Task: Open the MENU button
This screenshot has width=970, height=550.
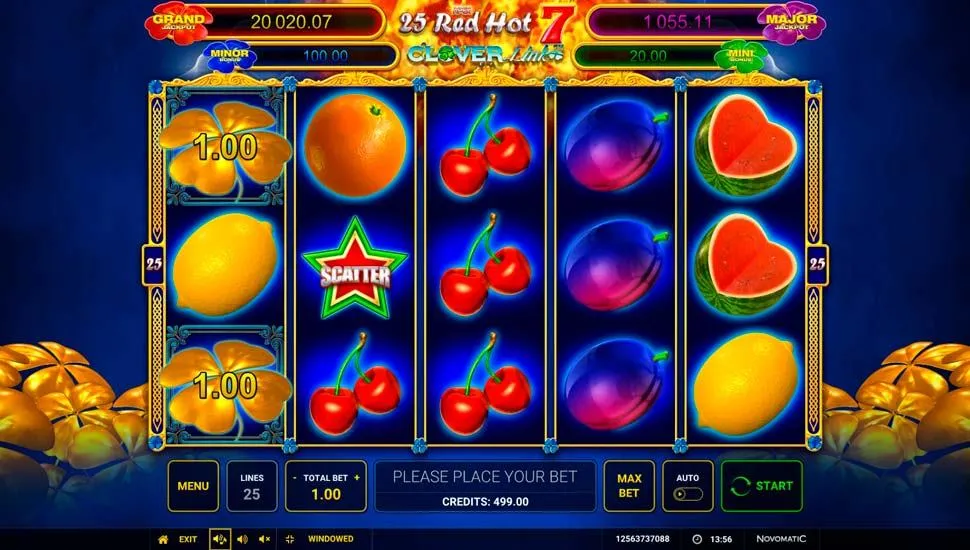Action: (x=193, y=486)
